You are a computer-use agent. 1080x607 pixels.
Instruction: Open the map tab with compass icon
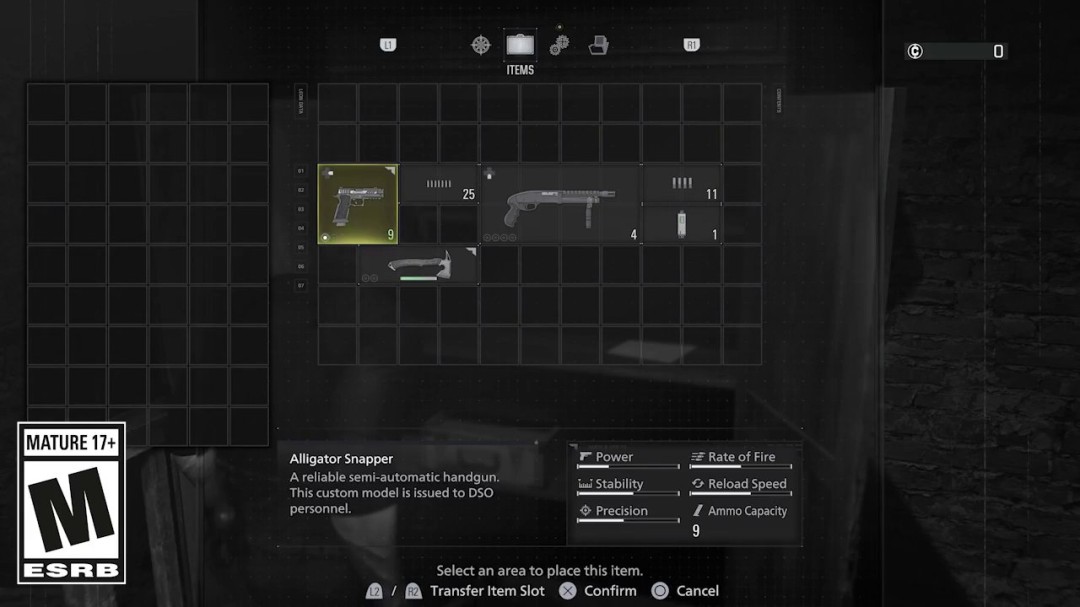481,45
